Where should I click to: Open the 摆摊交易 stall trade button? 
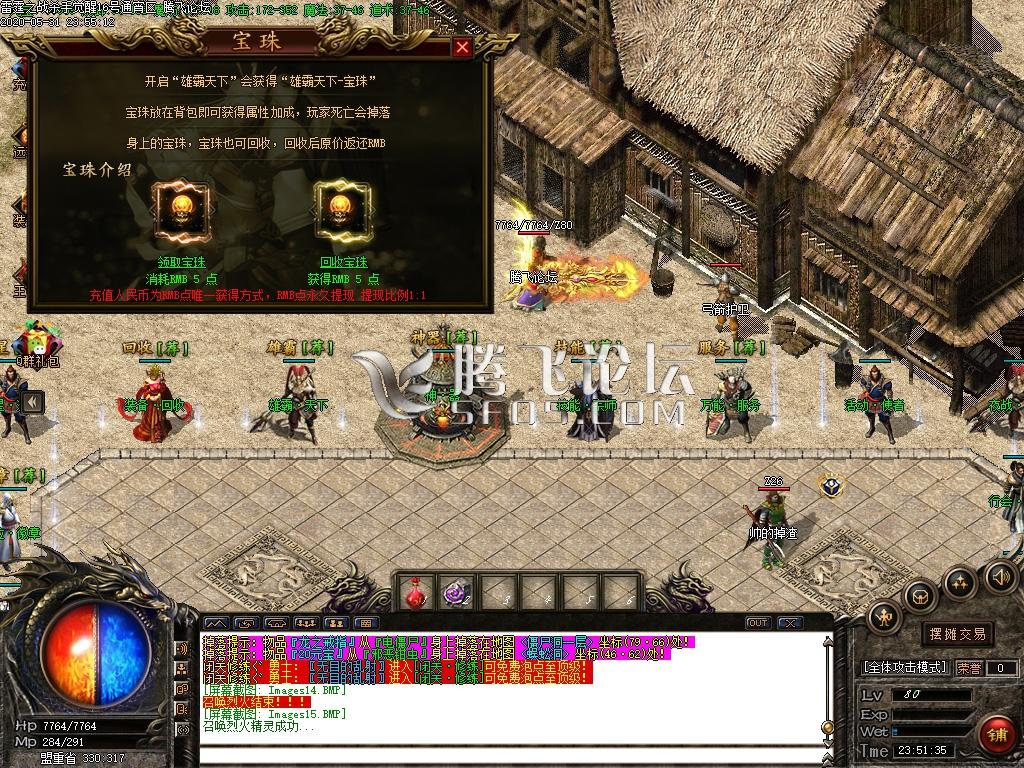click(x=957, y=634)
